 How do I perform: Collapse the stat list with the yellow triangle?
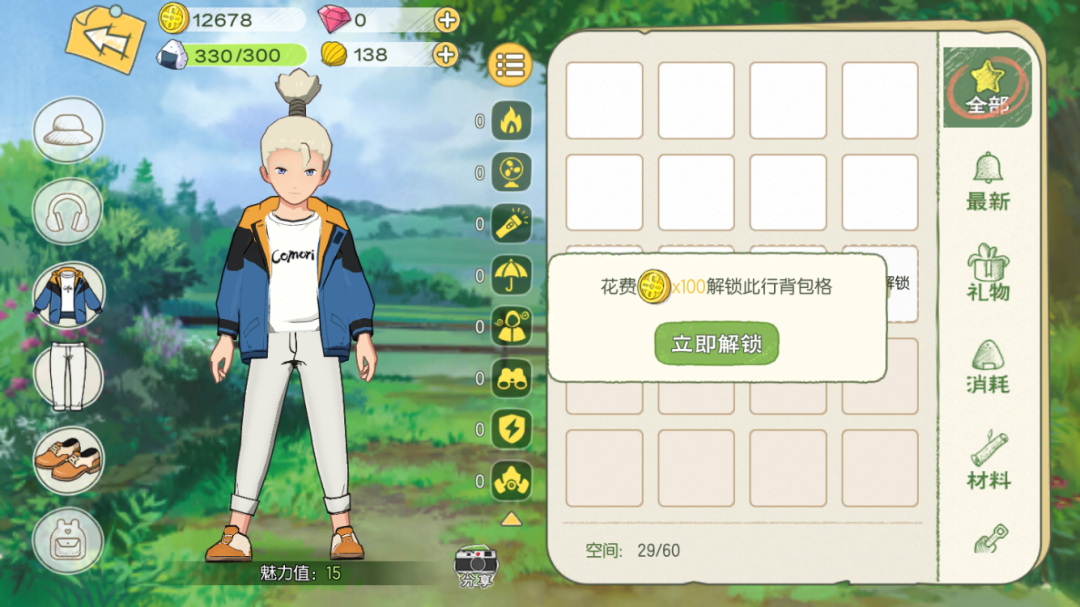pyautogui.click(x=511, y=519)
